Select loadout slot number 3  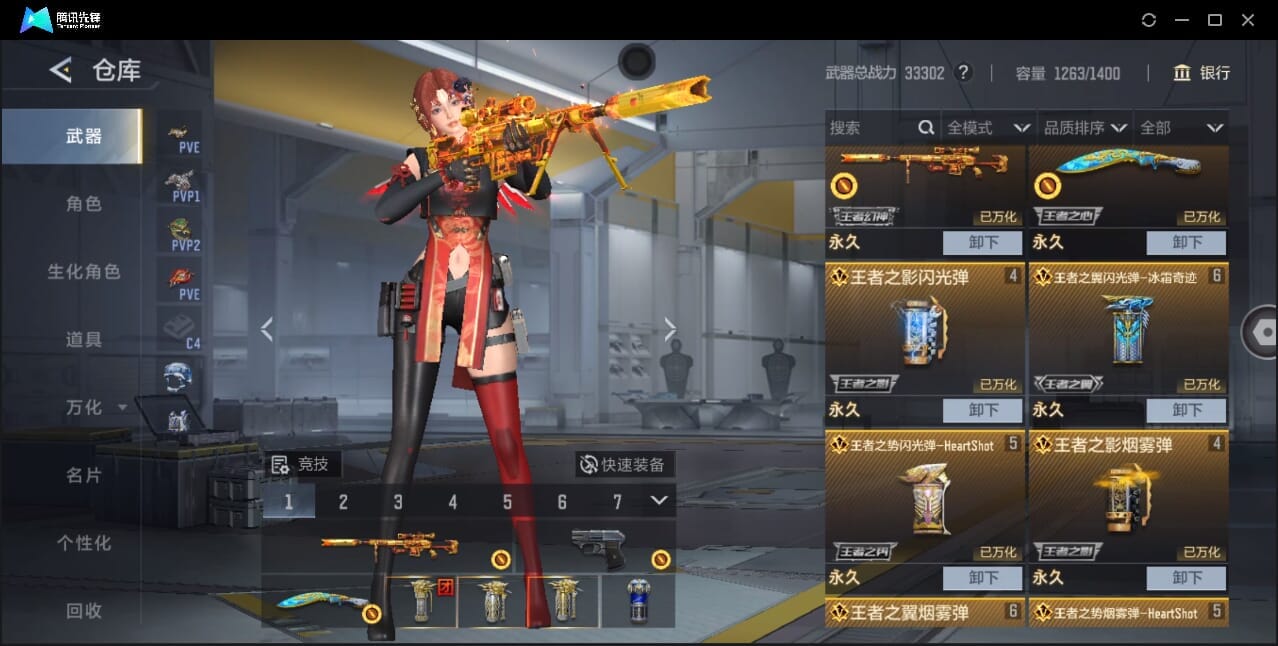(398, 502)
